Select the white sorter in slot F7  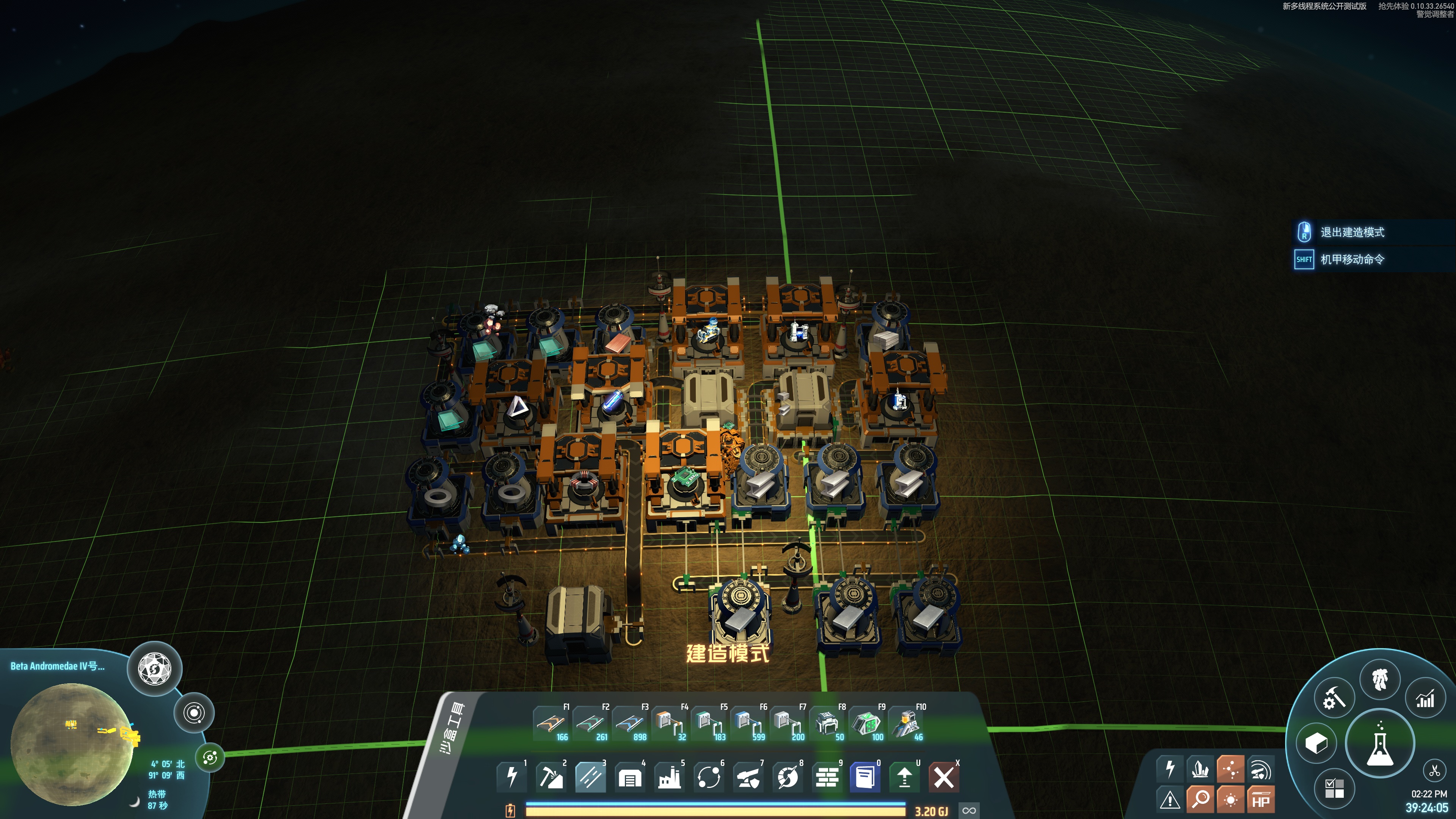point(788,723)
